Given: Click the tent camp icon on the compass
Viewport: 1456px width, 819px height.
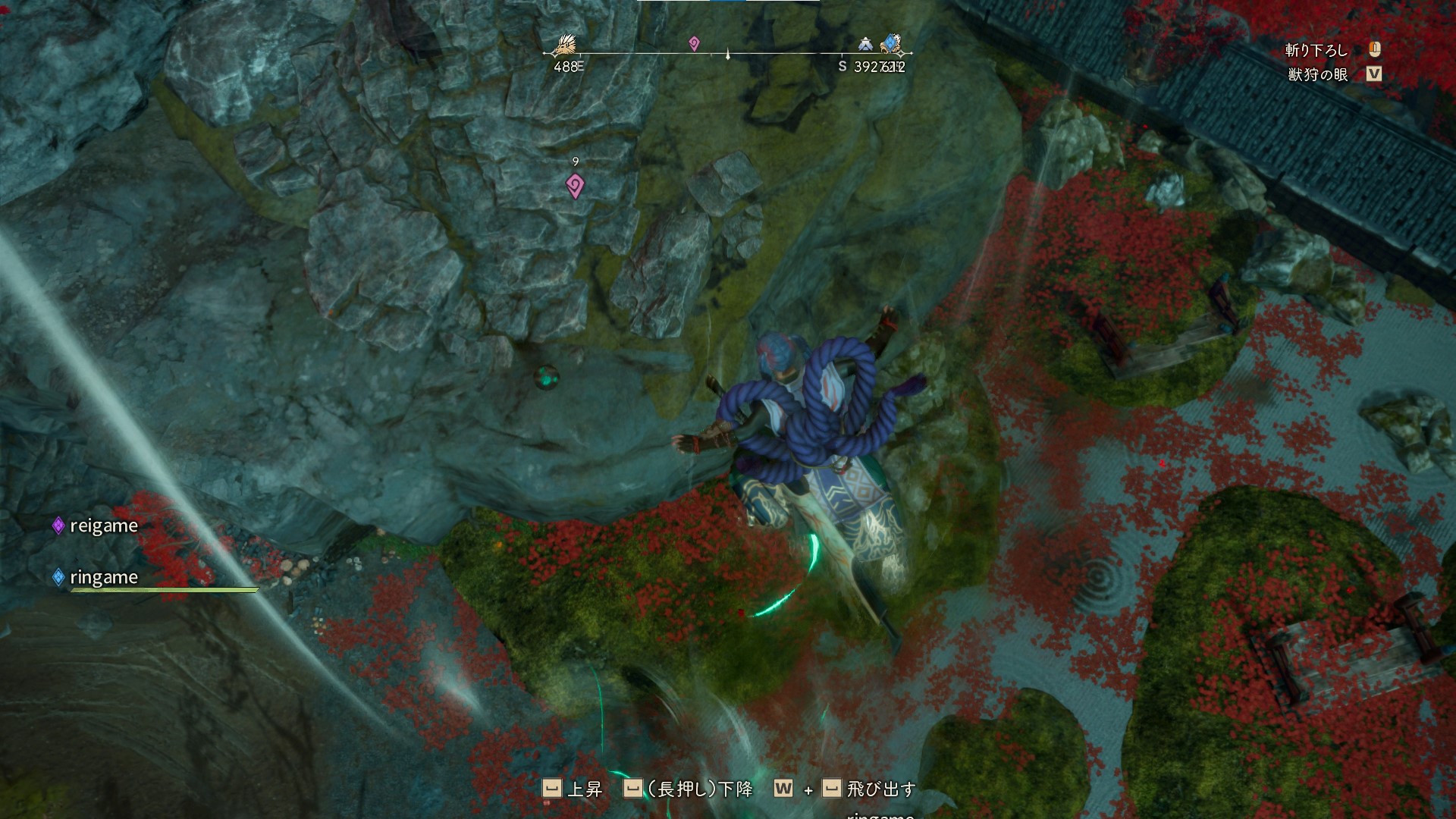Looking at the screenshot, I should 866,44.
